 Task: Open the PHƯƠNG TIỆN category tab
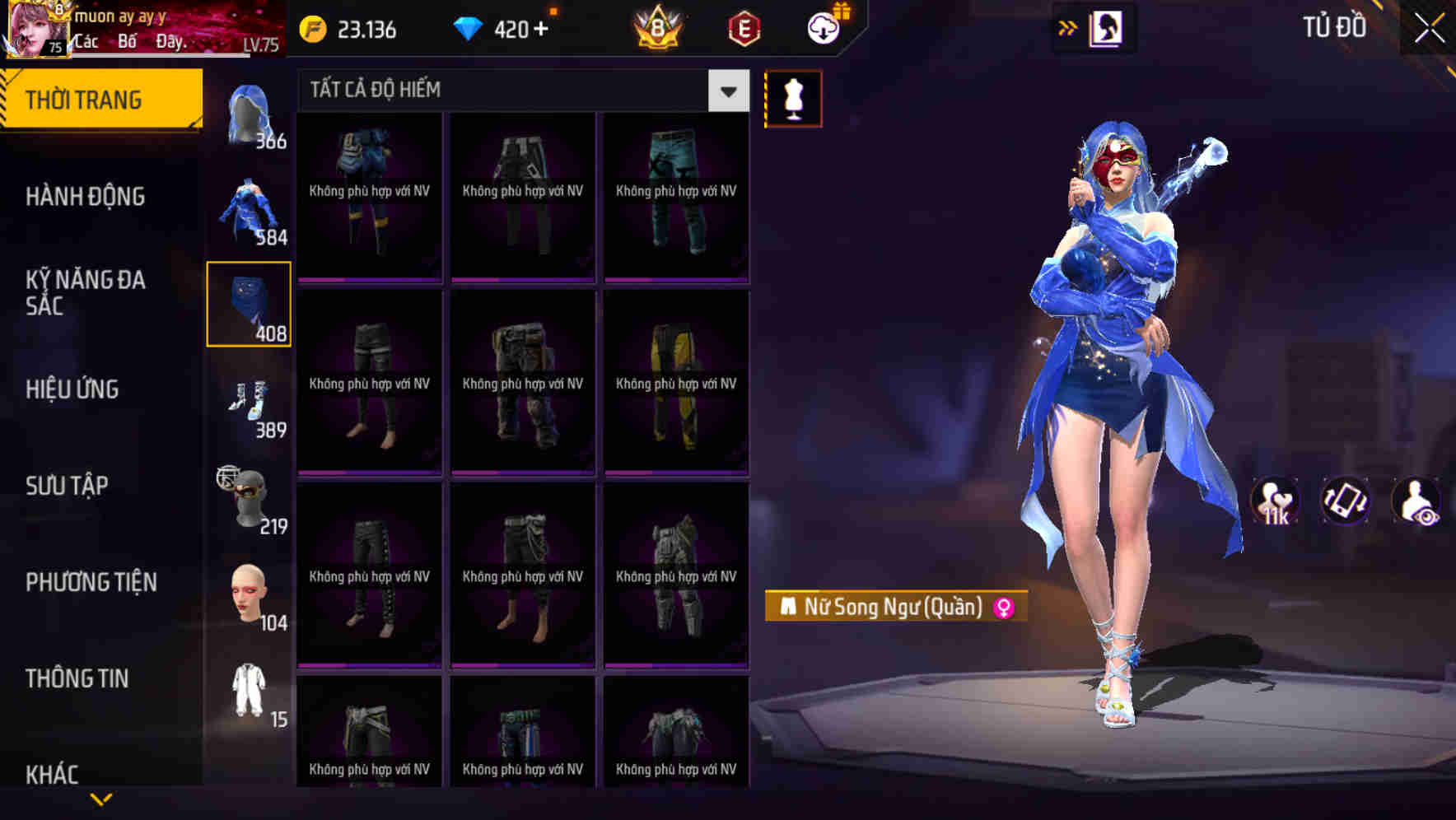(91, 581)
